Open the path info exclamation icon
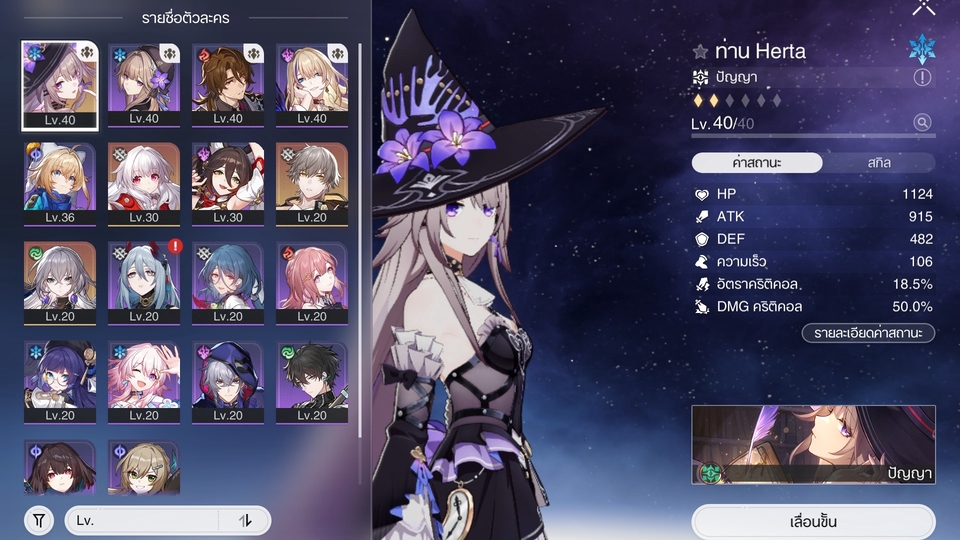The width and height of the screenshot is (960, 540). 922,77
